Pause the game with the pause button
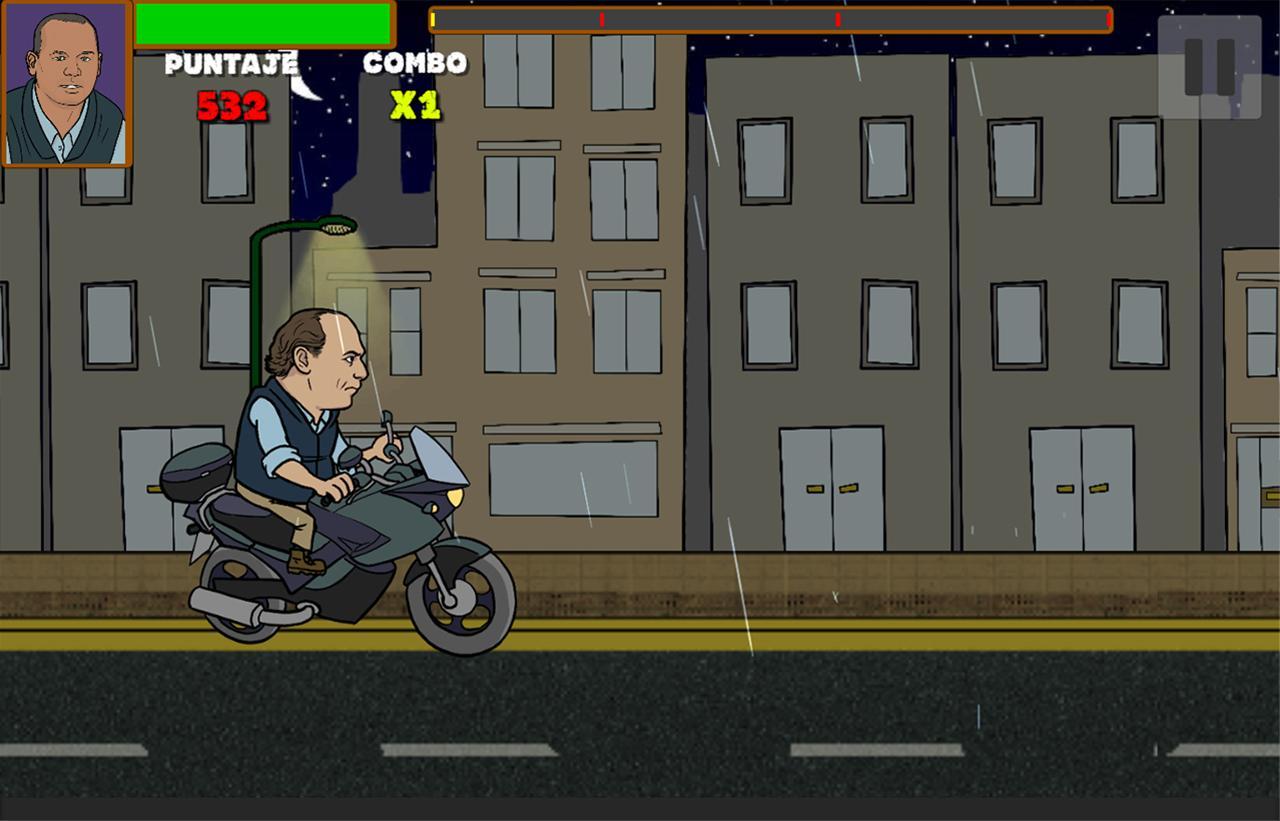1280x821 pixels. [x=1209, y=67]
